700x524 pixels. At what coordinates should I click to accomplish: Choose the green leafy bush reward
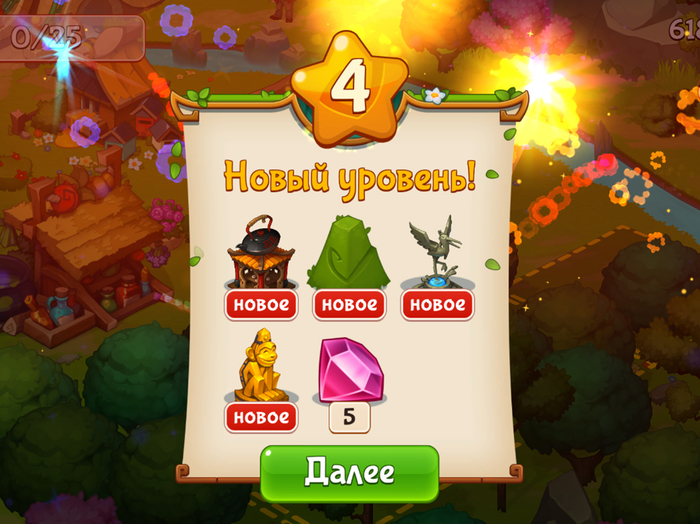349,254
